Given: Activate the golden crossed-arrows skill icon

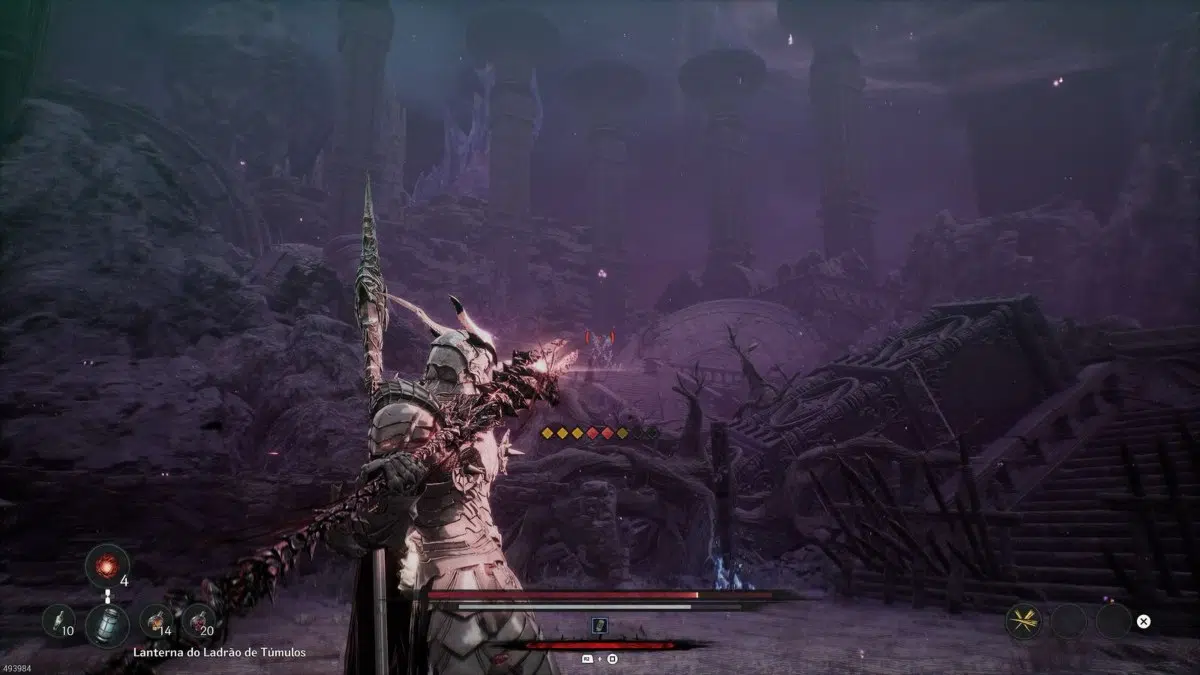Looking at the screenshot, I should click(1023, 621).
